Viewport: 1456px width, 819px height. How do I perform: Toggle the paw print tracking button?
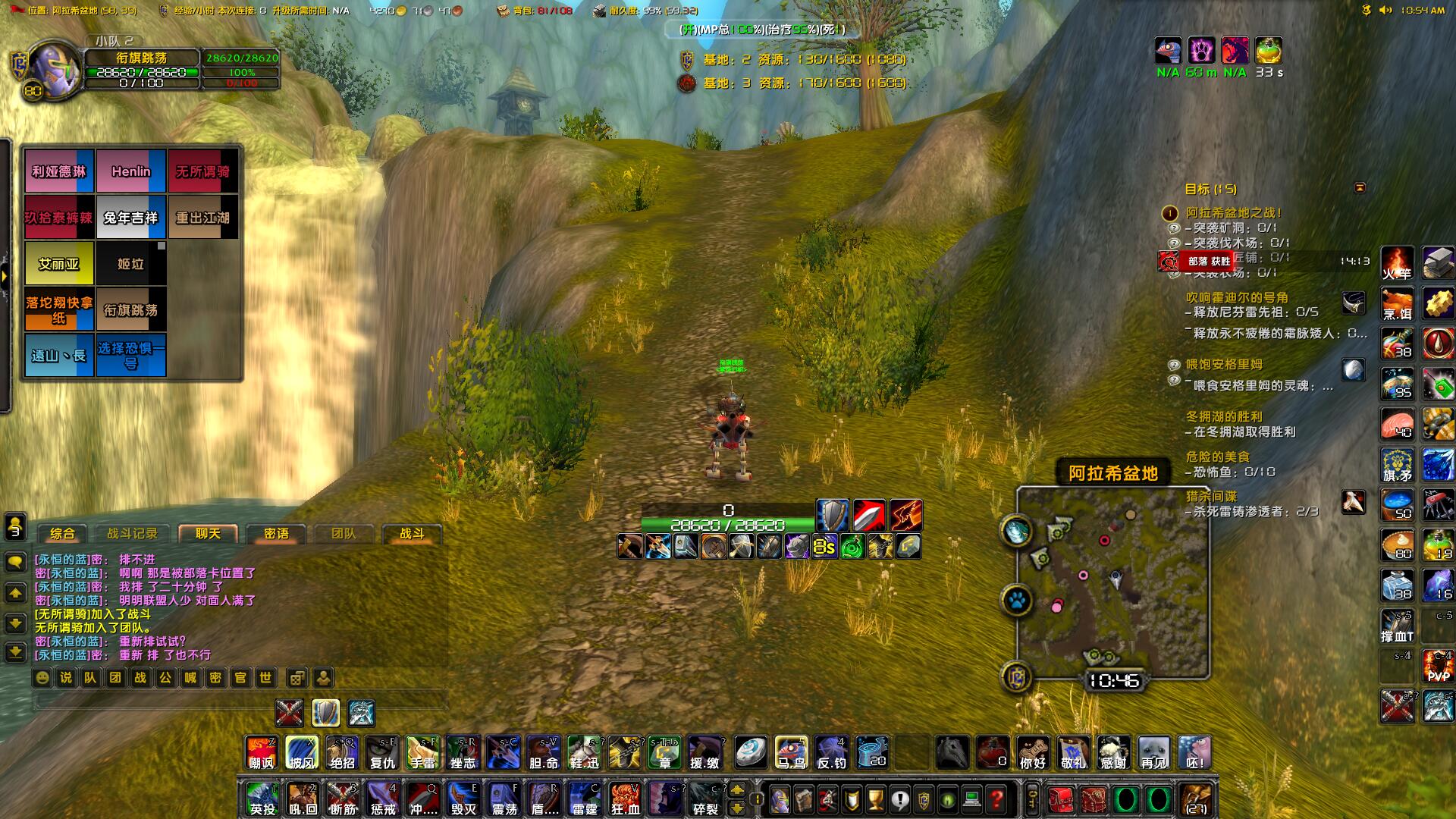[x=1017, y=601]
